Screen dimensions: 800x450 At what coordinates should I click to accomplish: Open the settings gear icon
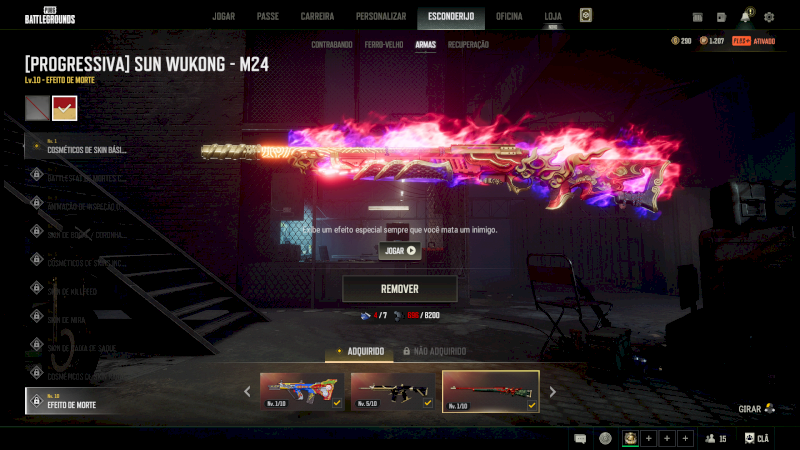click(769, 17)
